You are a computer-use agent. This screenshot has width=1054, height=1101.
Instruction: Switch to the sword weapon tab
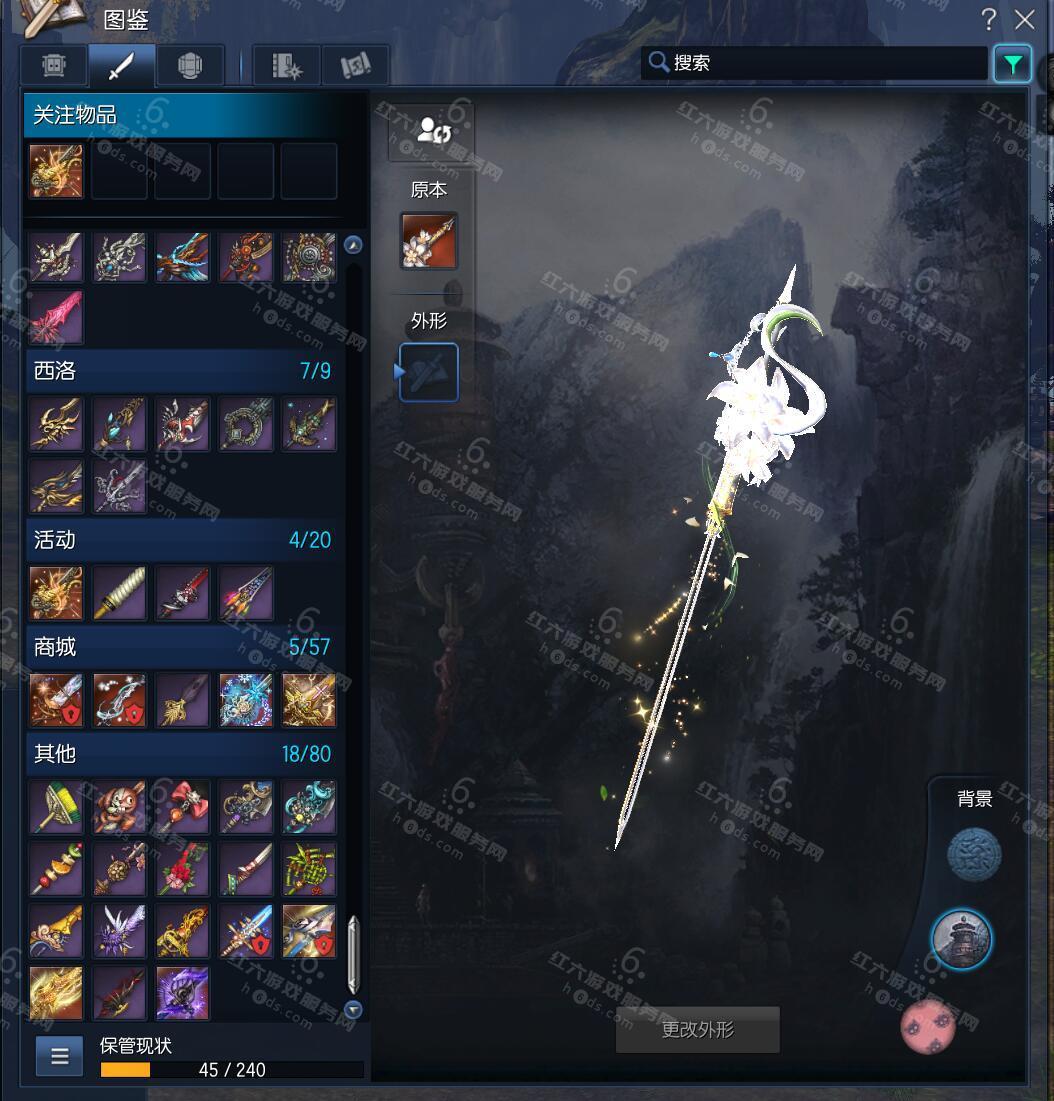pos(121,66)
